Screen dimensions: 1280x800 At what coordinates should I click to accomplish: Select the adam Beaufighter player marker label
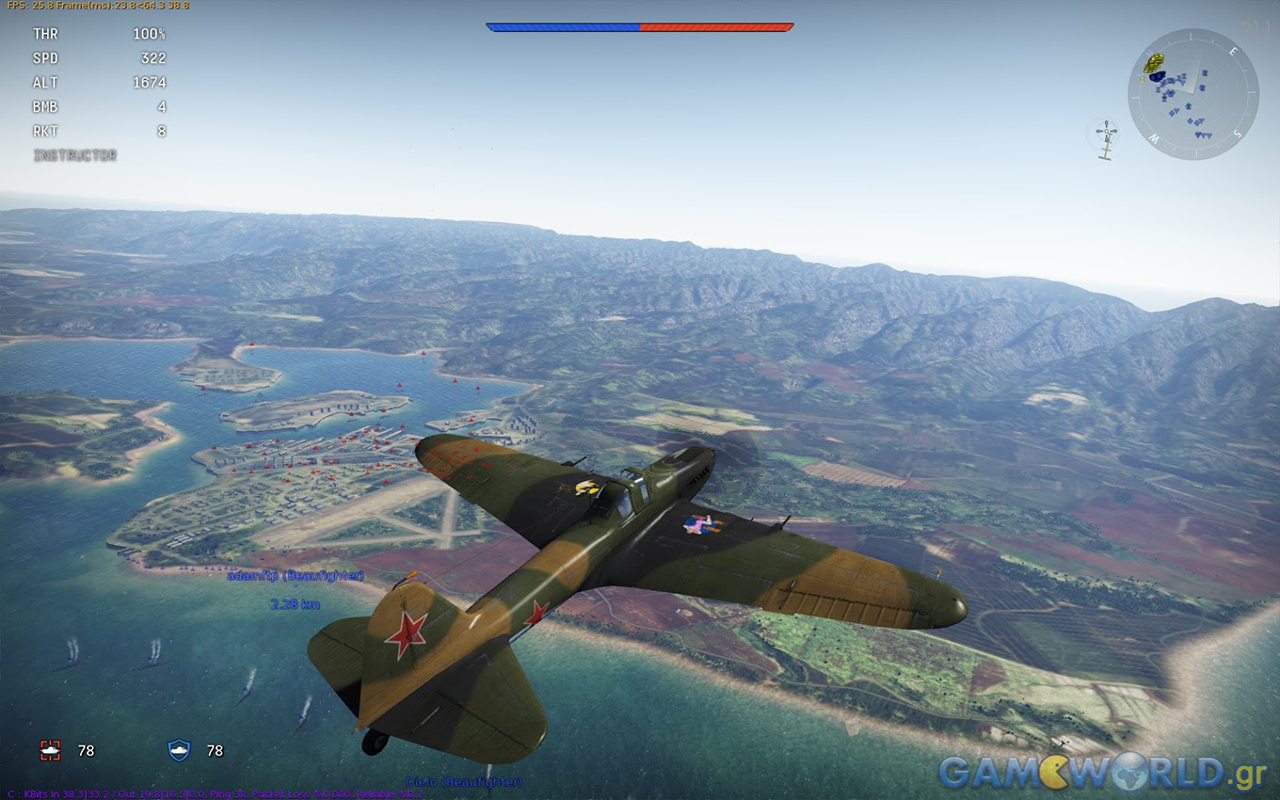[x=295, y=576]
